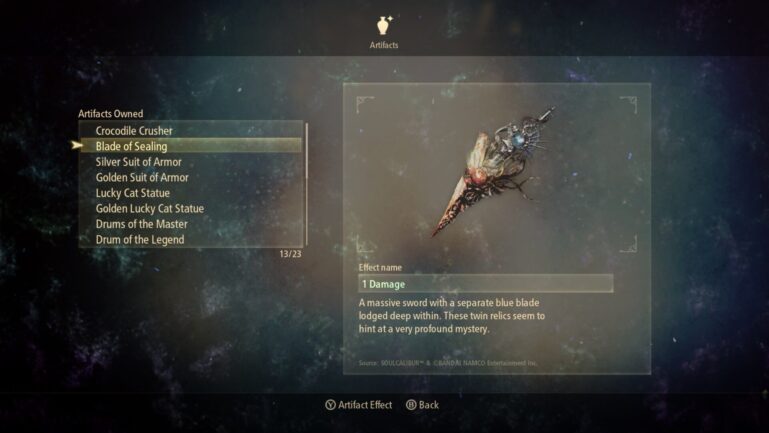This screenshot has height=433, width=769.
Task: Select Lucky Cat Statue artifact
Action: [133, 193]
